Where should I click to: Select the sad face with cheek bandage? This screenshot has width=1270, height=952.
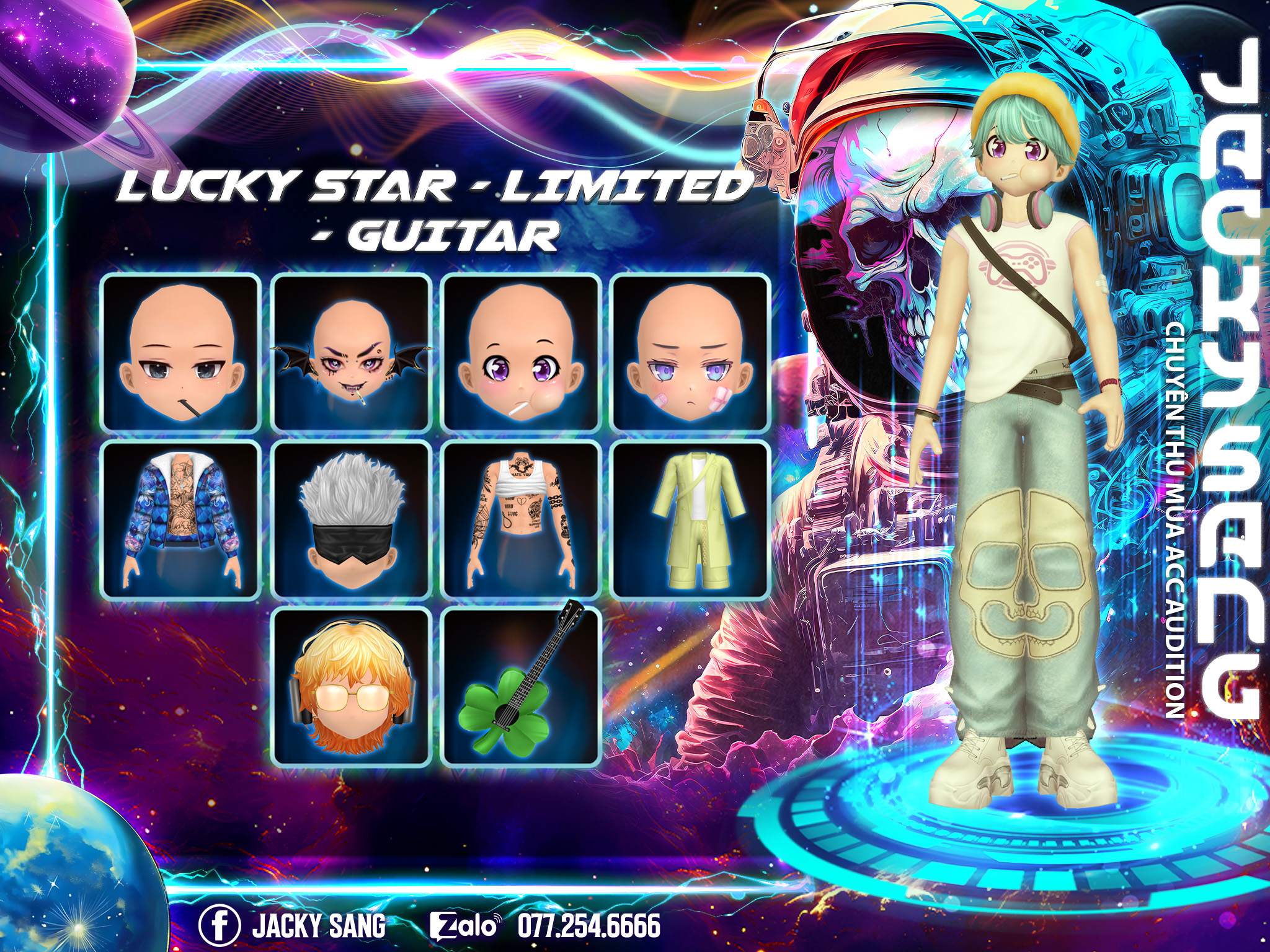690,353
